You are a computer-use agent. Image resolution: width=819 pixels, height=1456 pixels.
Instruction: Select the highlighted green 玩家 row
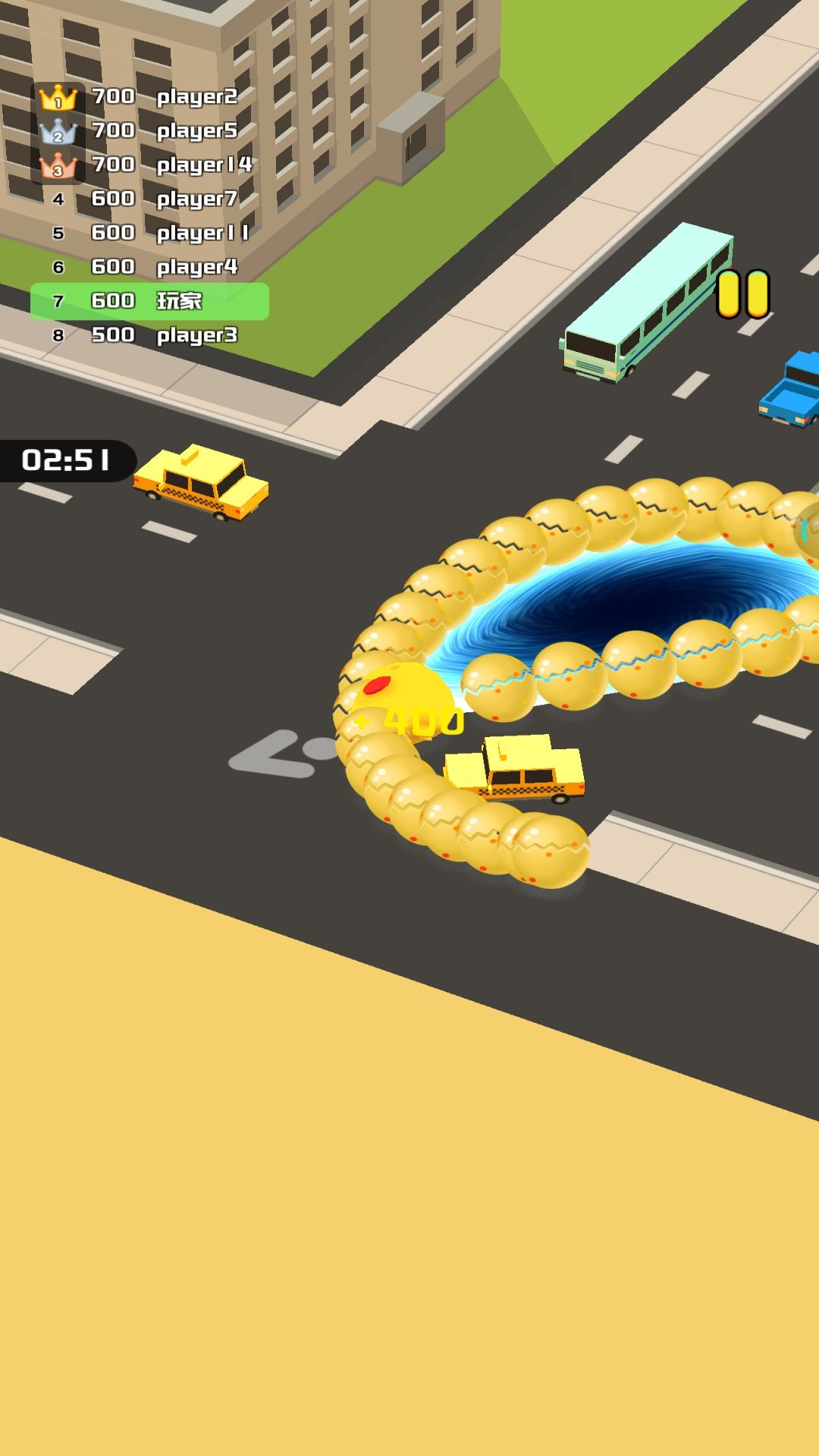(149, 302)
